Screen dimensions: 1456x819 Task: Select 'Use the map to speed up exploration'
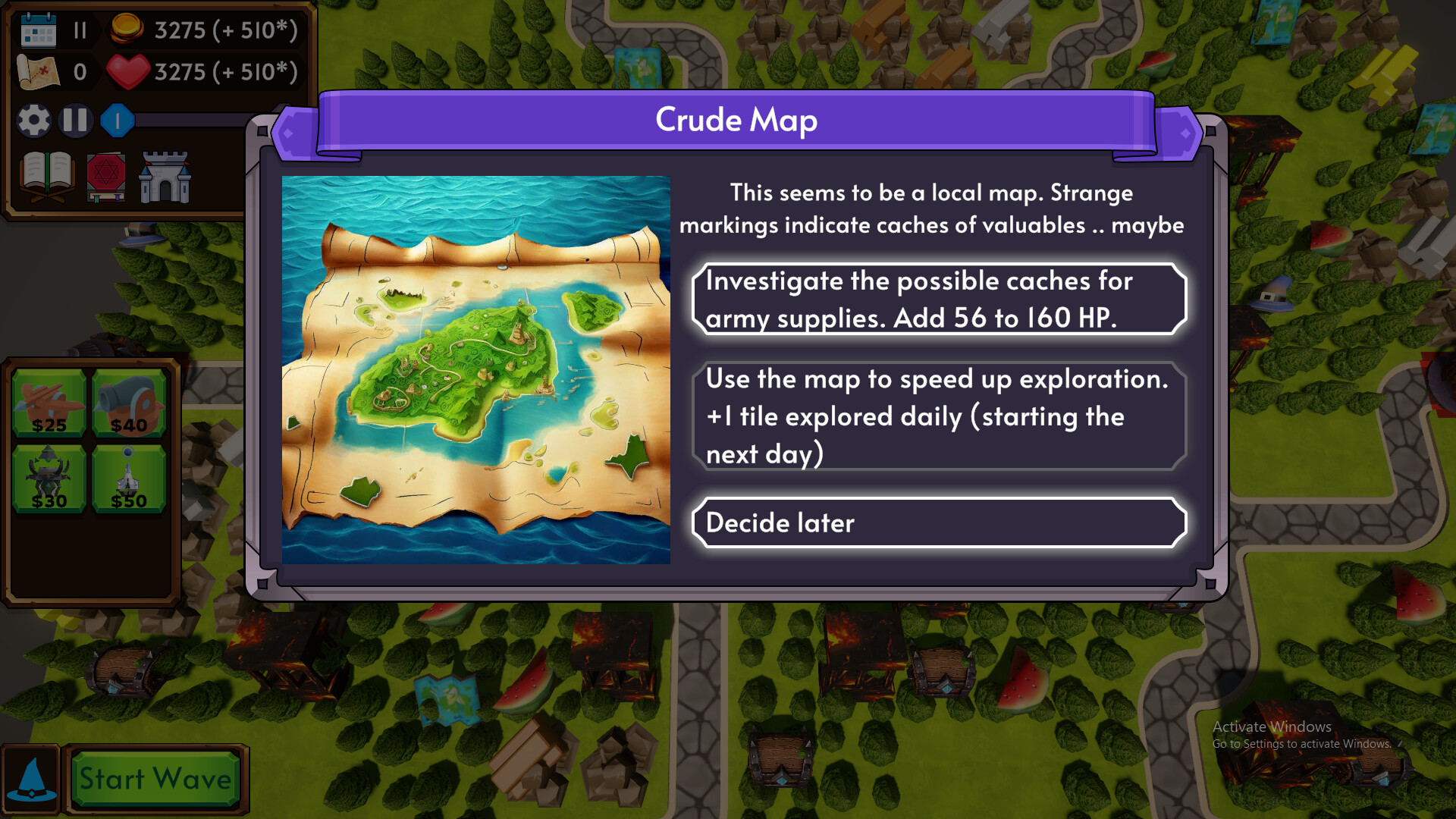tap(938, 416)
